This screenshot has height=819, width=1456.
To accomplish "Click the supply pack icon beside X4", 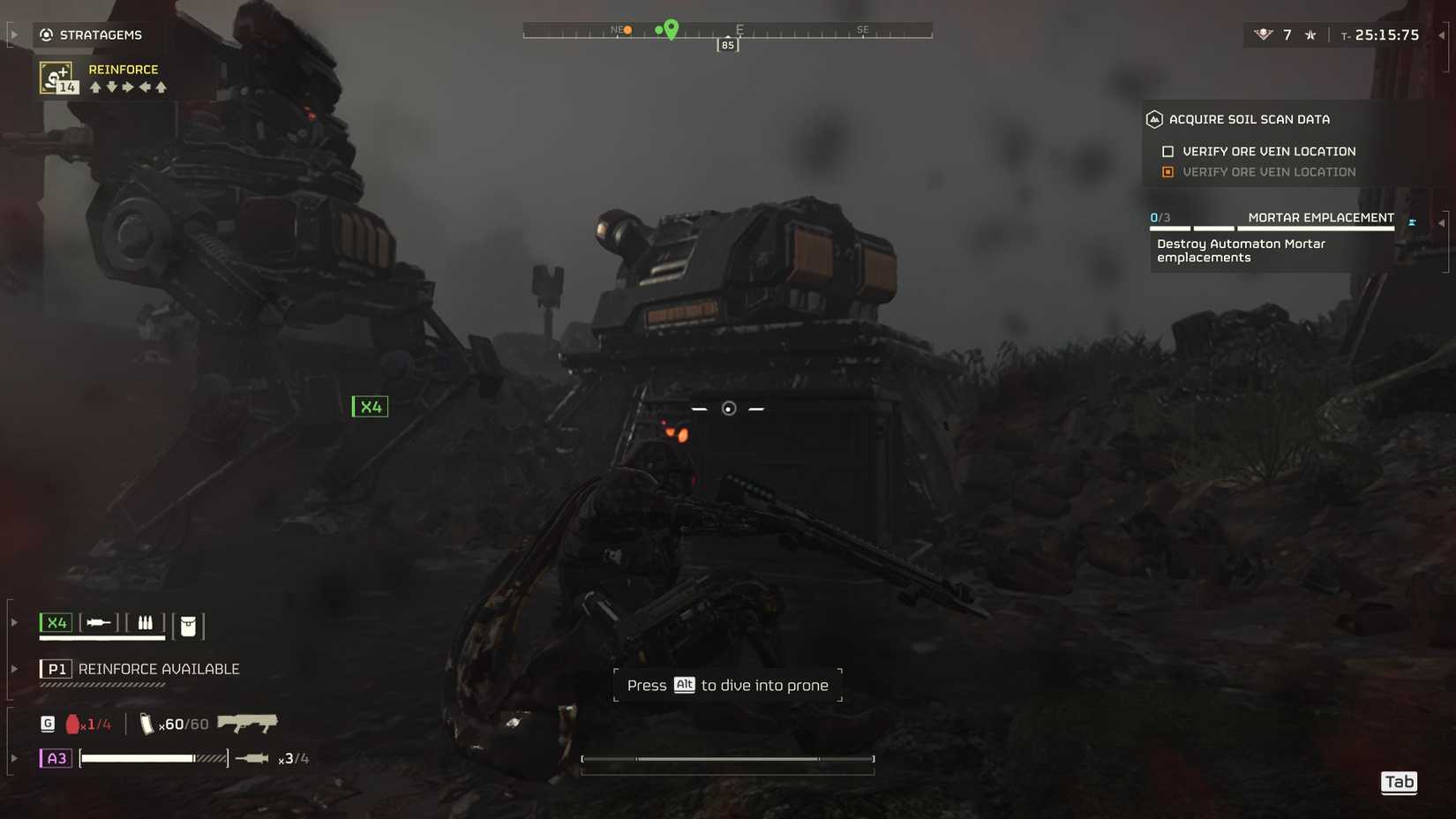I will pyautogui.click(x=187, y=627).
